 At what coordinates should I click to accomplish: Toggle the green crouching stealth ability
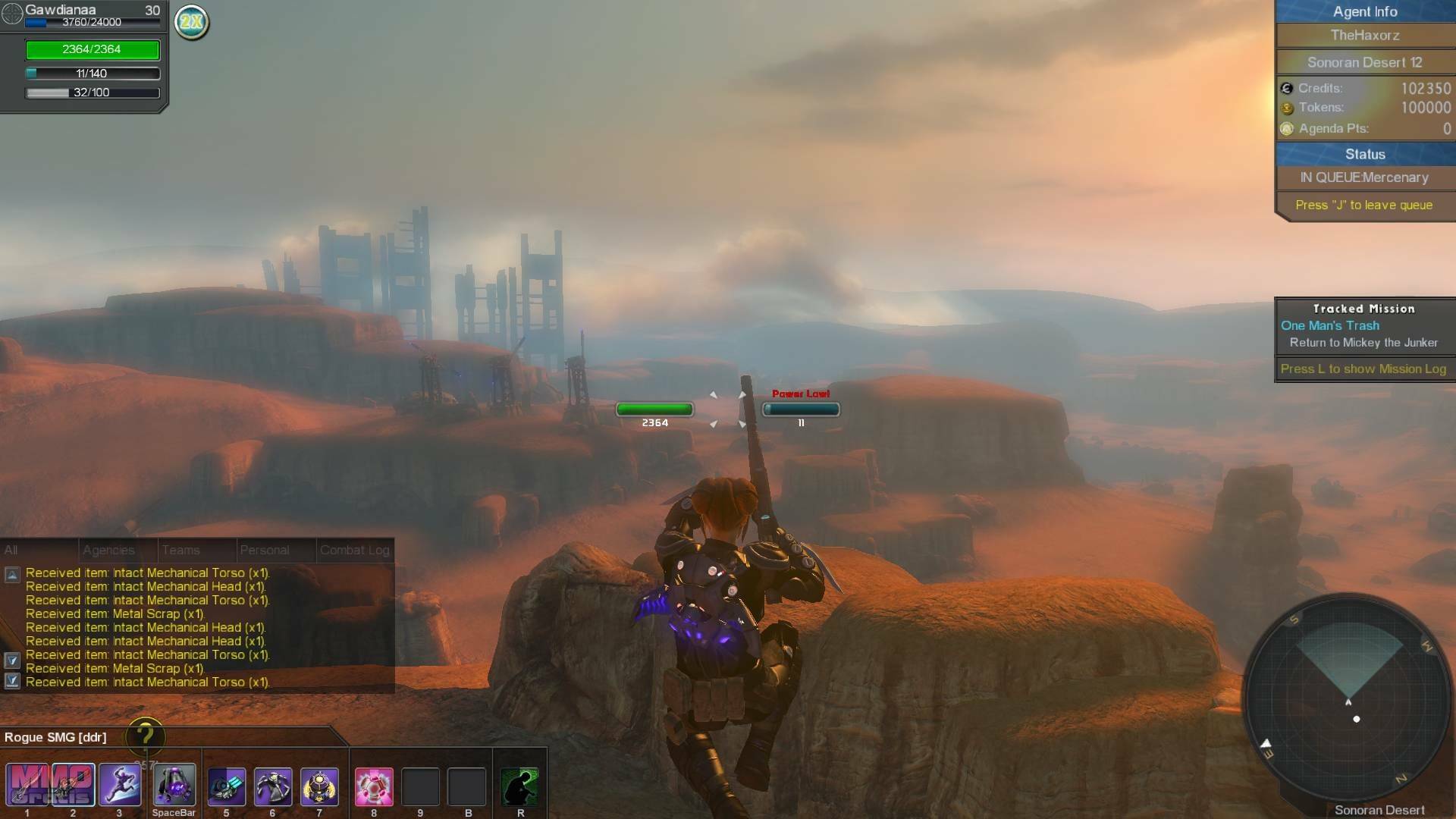[x=520, y=785]
